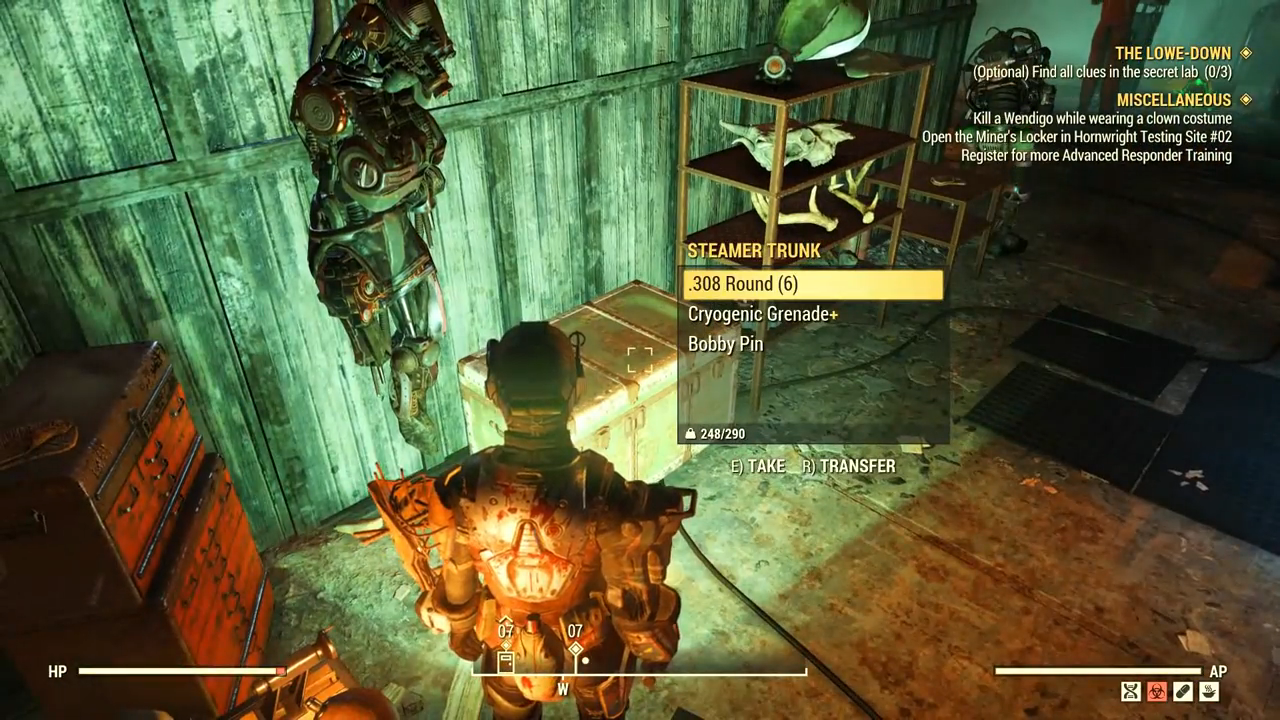Select the Miscellaneous quest heading
This screenshot has height=720, width=1280.
(x=1173, y=100)
